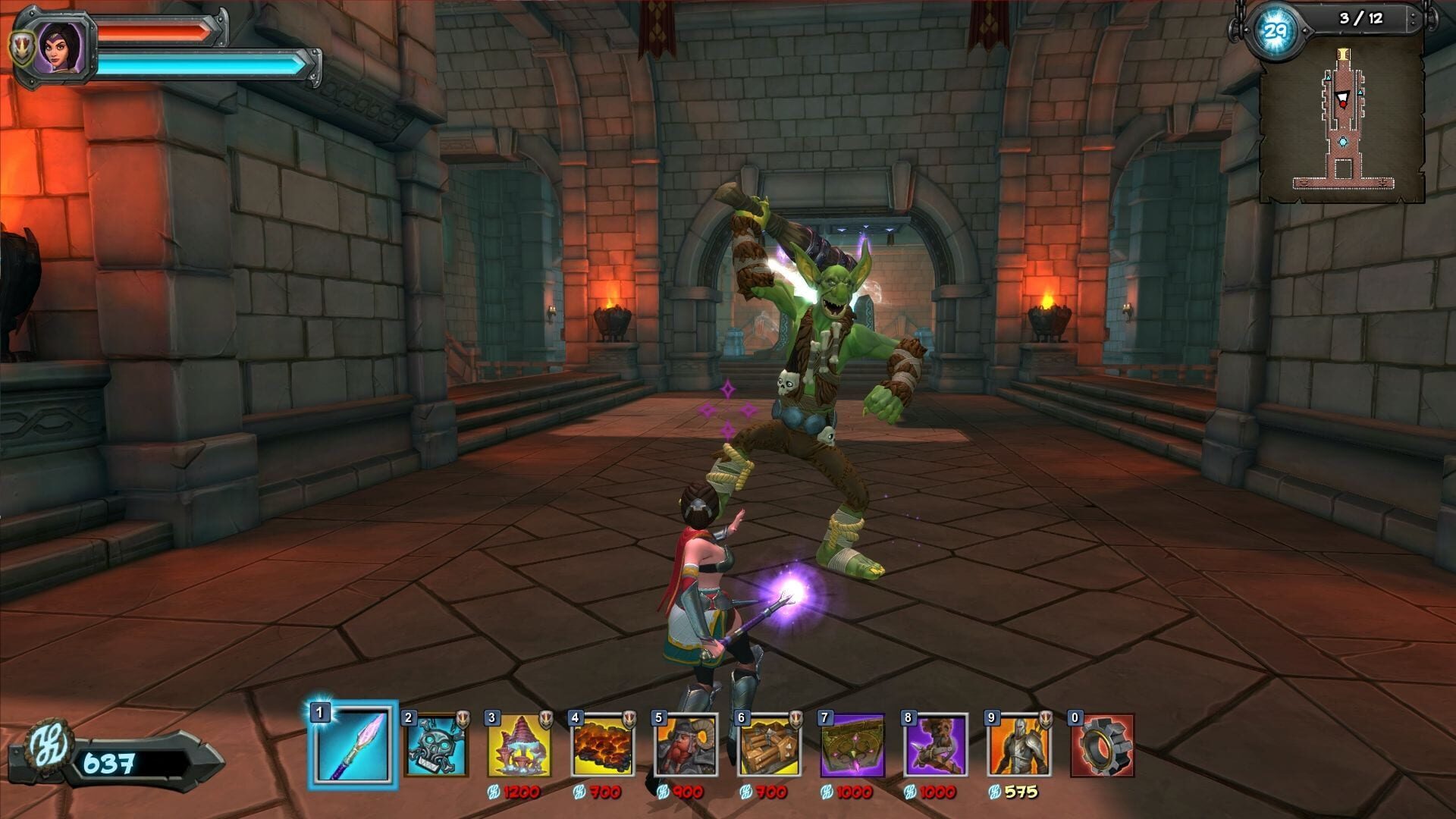1456x819 pixels.
Task: Click the gear trinket in slot 0
Action: click(1102, 745)
